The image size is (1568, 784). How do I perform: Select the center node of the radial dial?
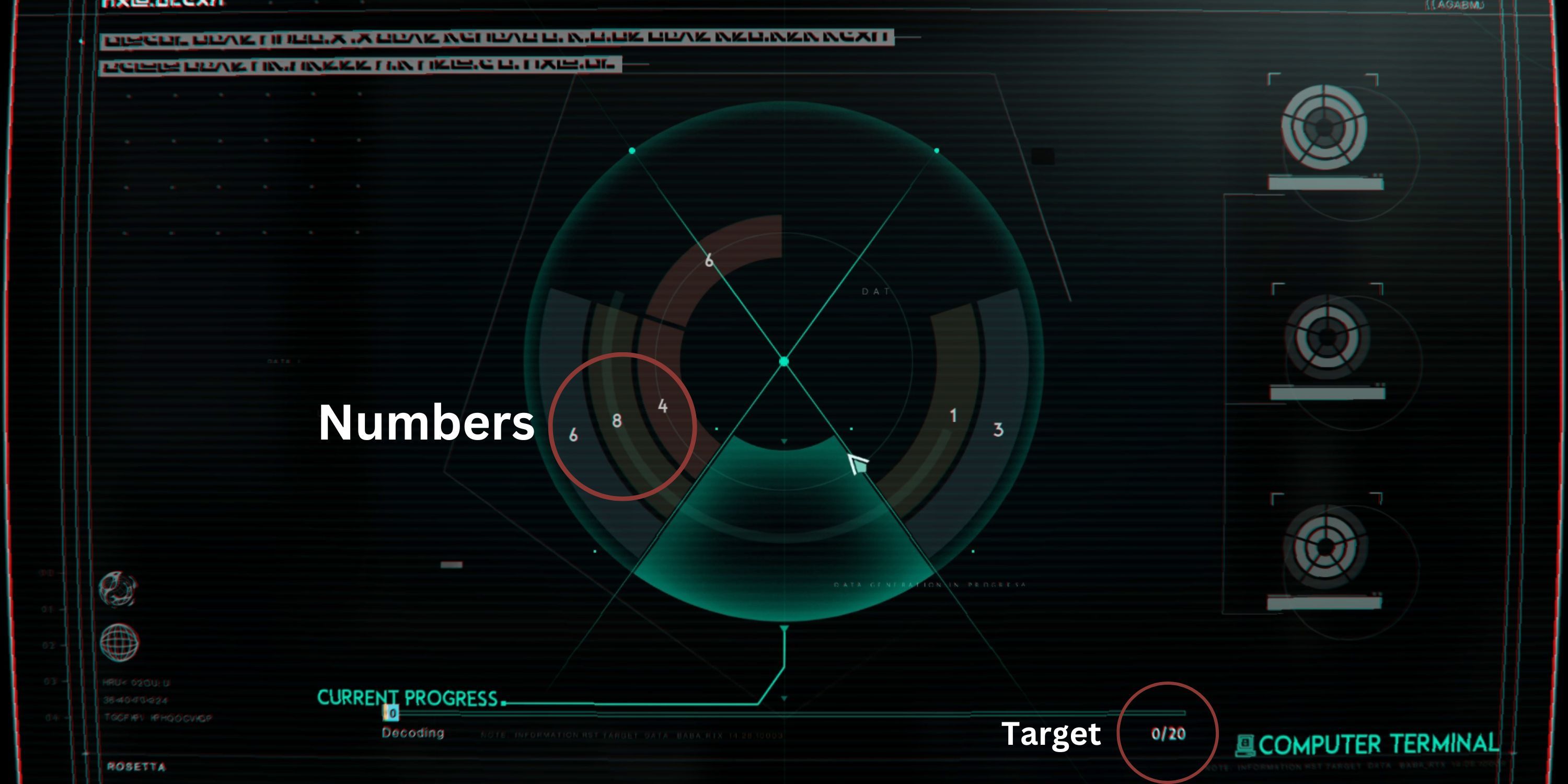coord(785,362)
